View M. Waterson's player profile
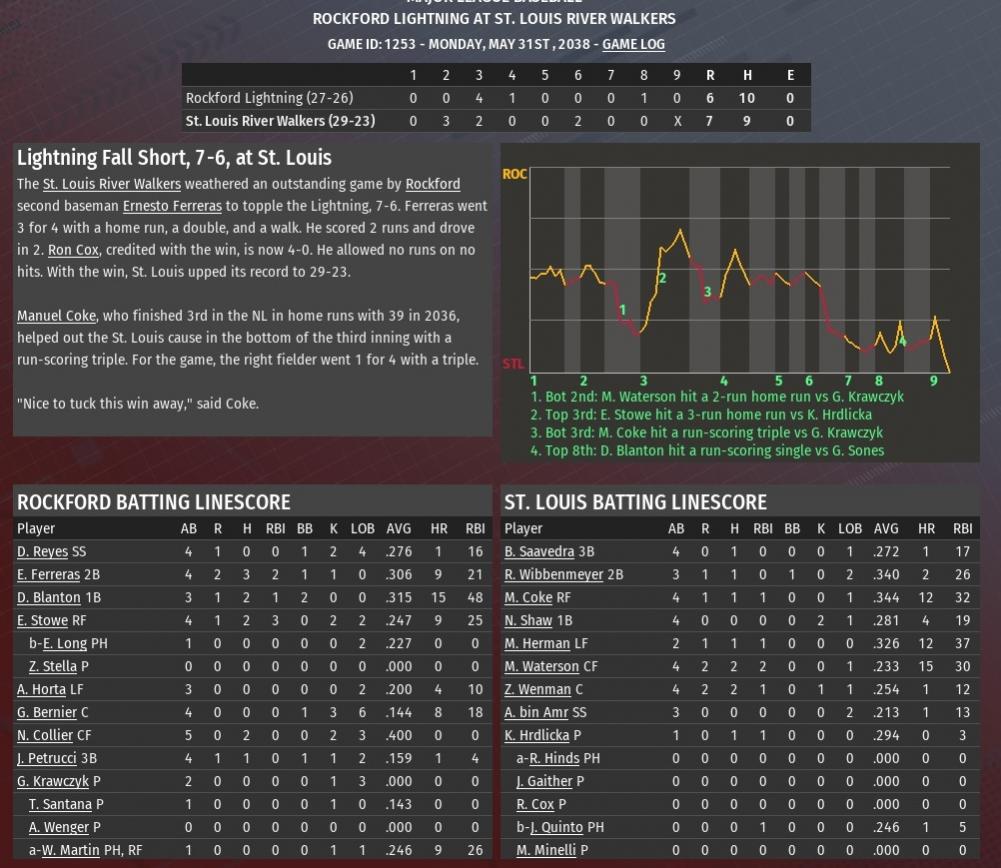 pyautogui.click(x=541, y=666)
